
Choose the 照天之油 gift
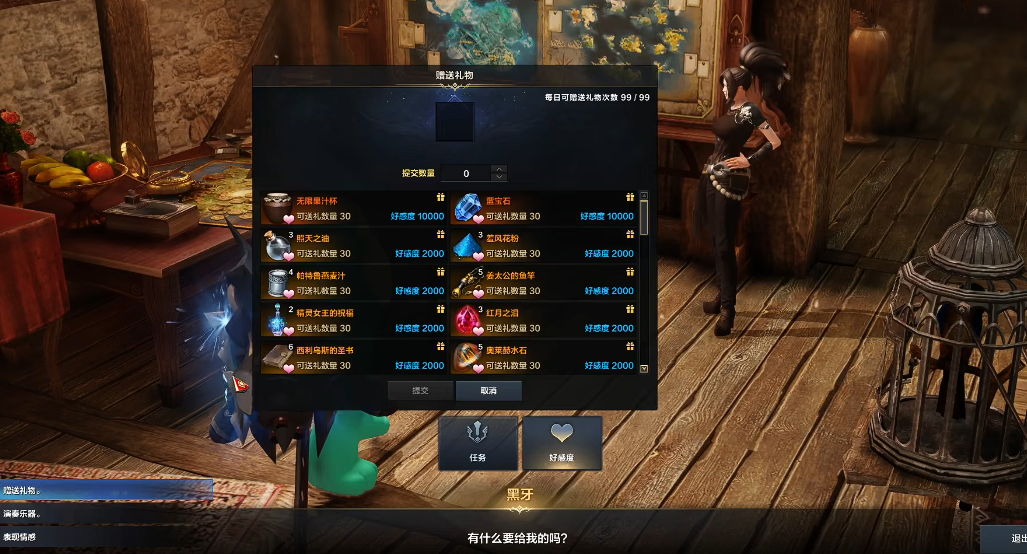(x=353, y=246)
